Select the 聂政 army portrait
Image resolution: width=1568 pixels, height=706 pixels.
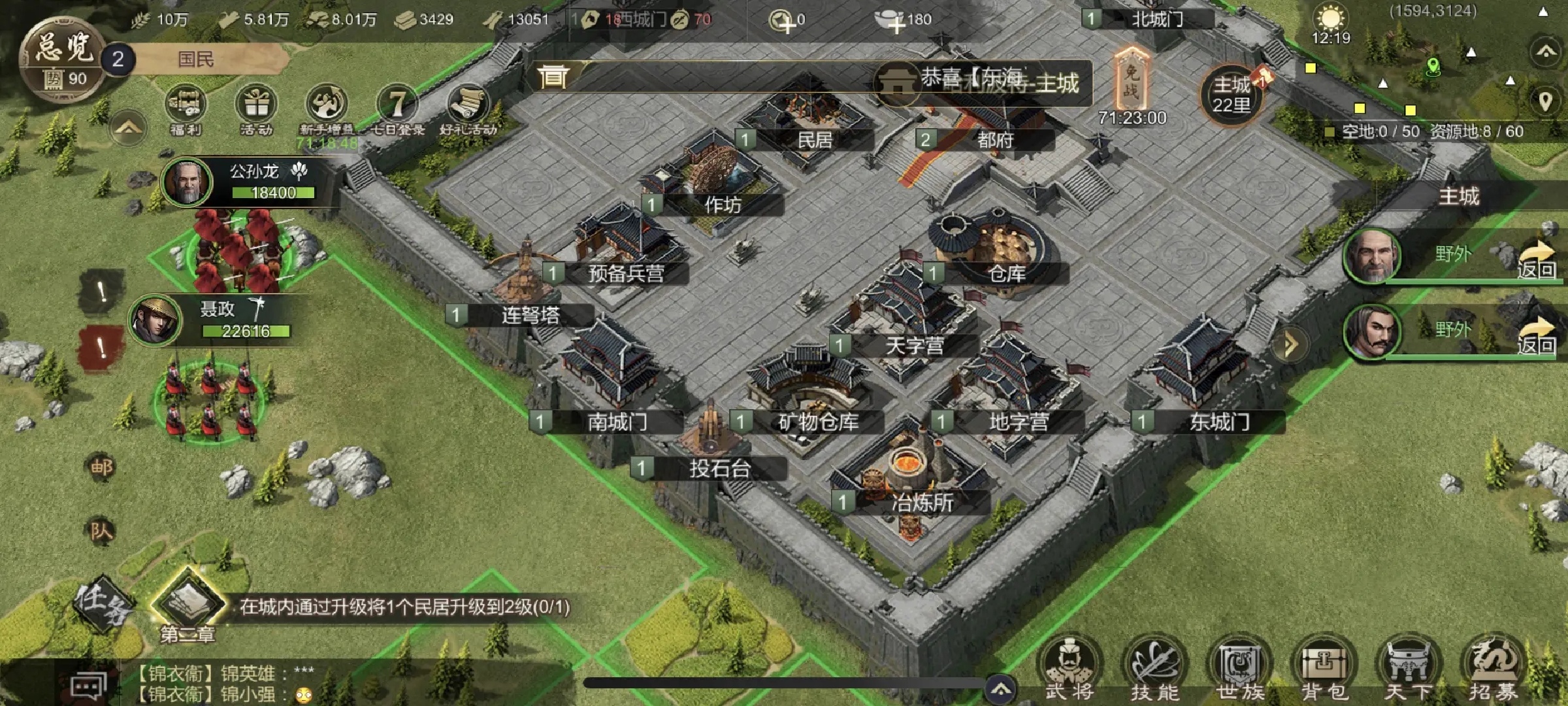pos(155,320)
